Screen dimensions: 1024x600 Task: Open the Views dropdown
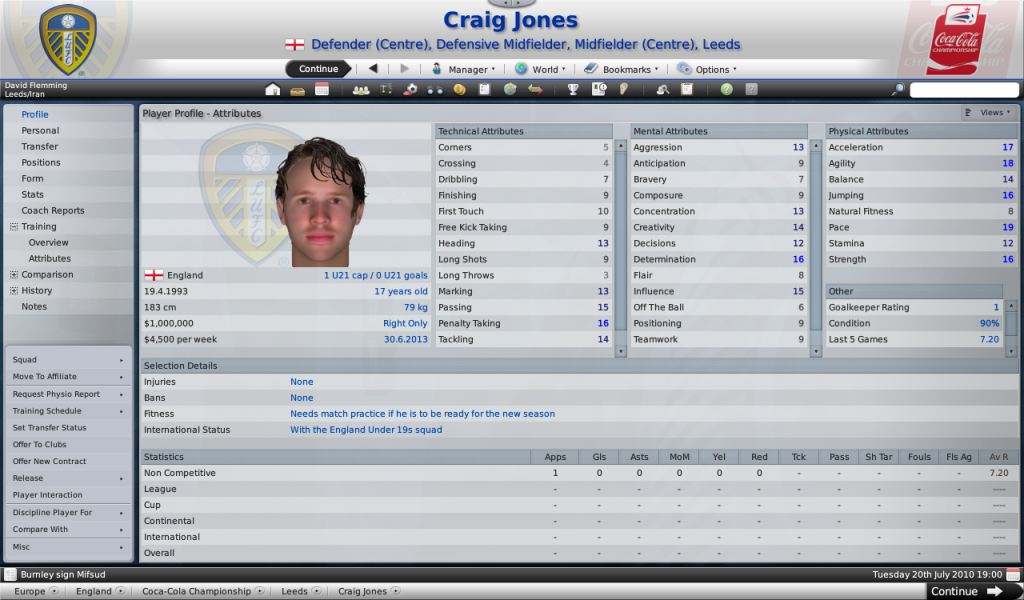click(990, 113)
